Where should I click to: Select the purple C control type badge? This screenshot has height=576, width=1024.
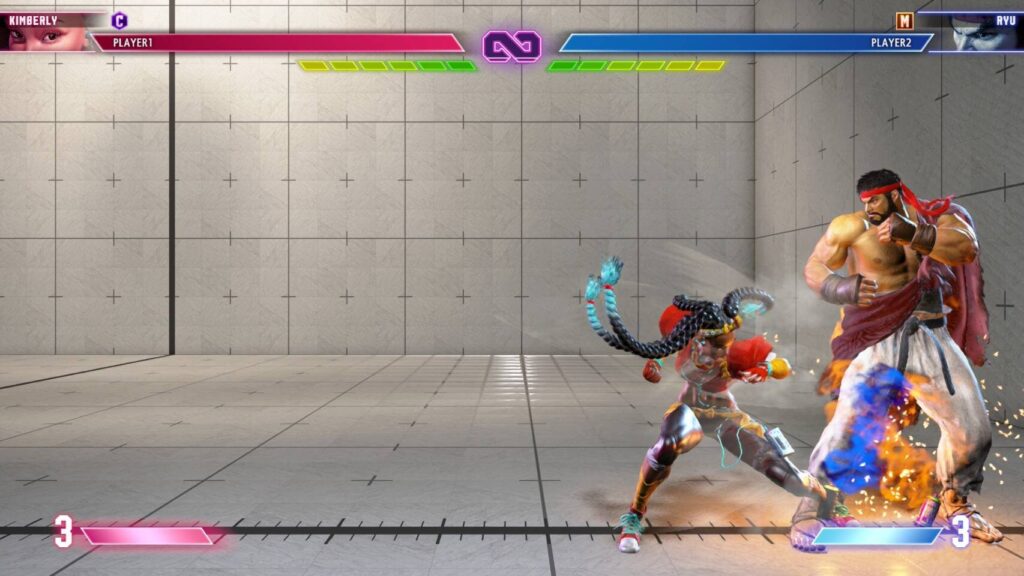pos(120,20)
